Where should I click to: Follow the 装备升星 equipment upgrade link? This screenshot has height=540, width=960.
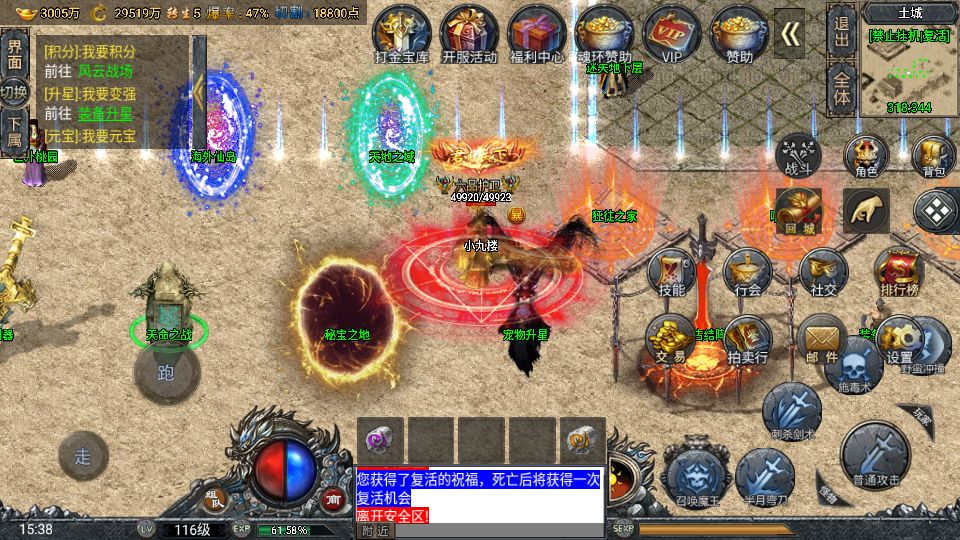click(105, 114)
